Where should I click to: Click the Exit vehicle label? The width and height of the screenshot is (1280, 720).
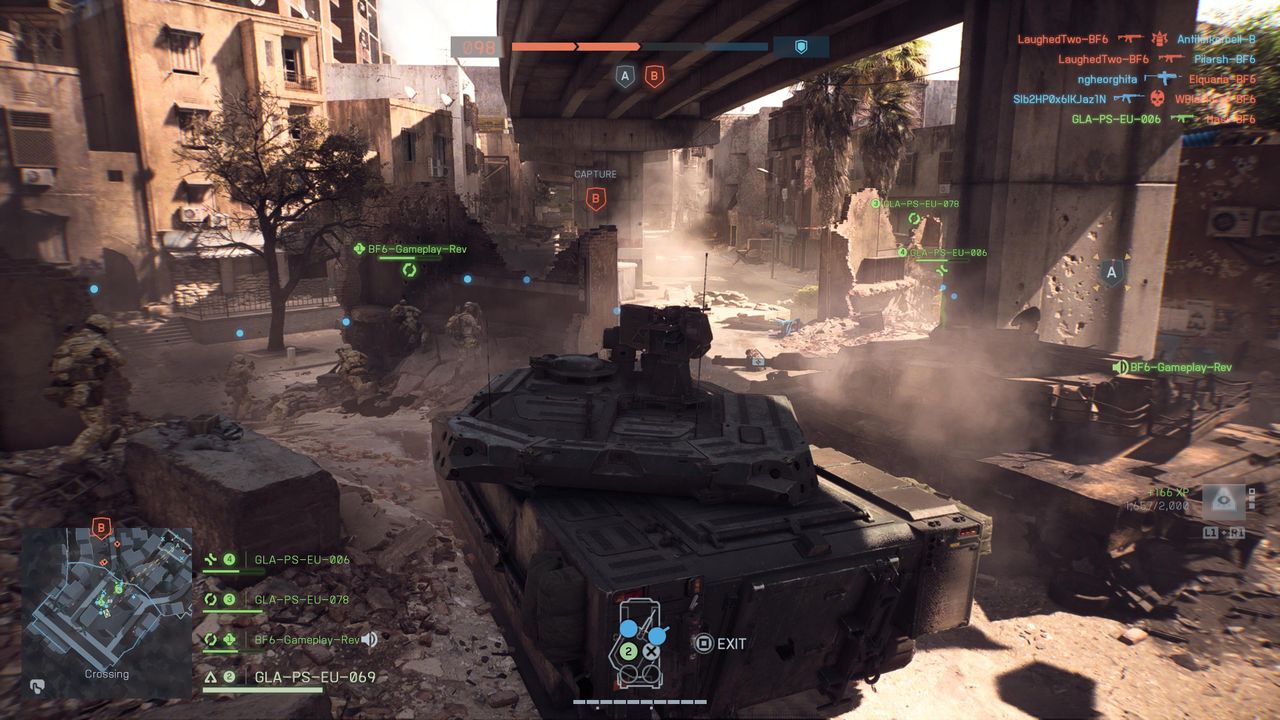pos(732,643)
